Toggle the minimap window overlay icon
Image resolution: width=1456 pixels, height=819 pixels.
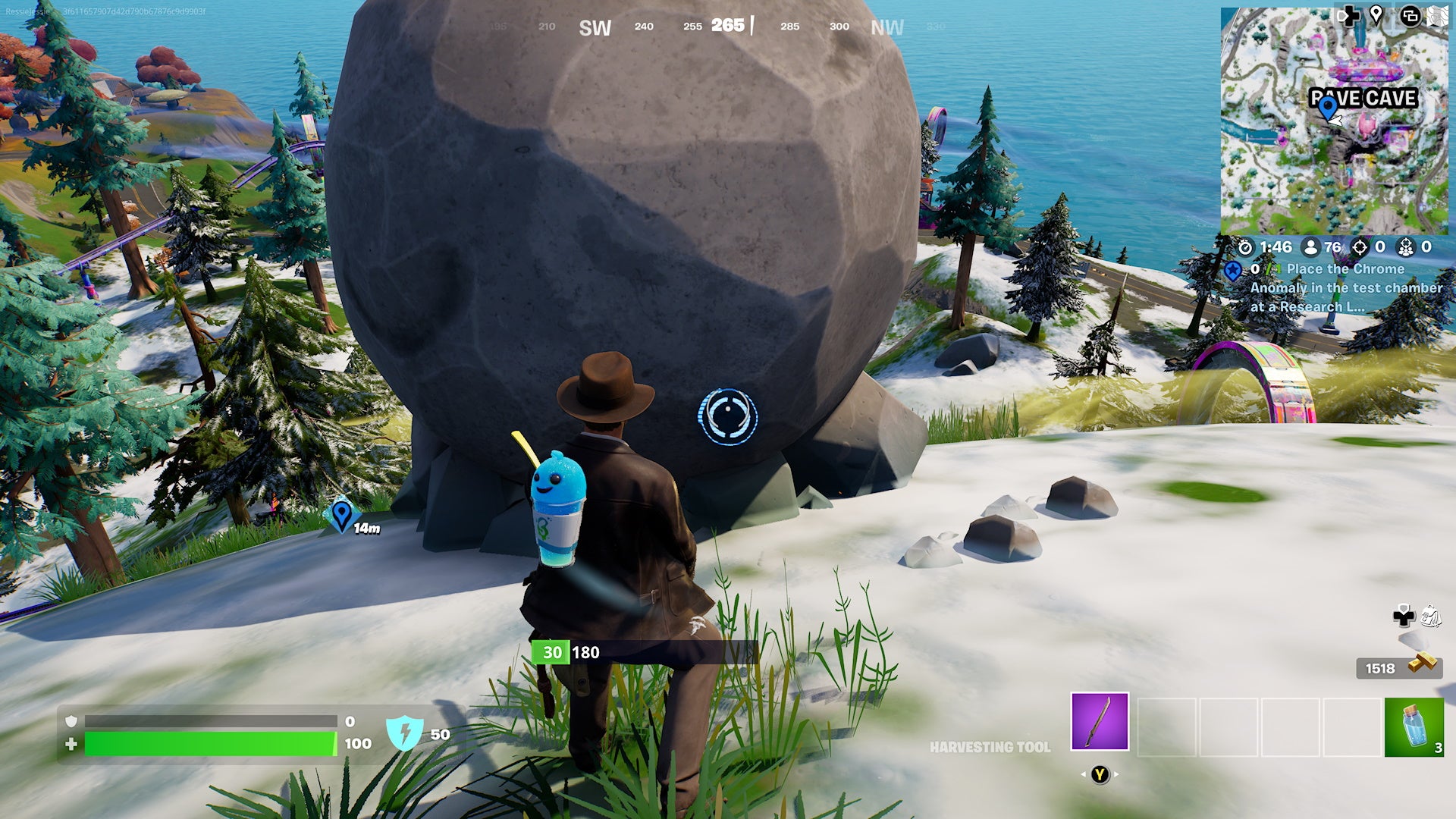1411,15
